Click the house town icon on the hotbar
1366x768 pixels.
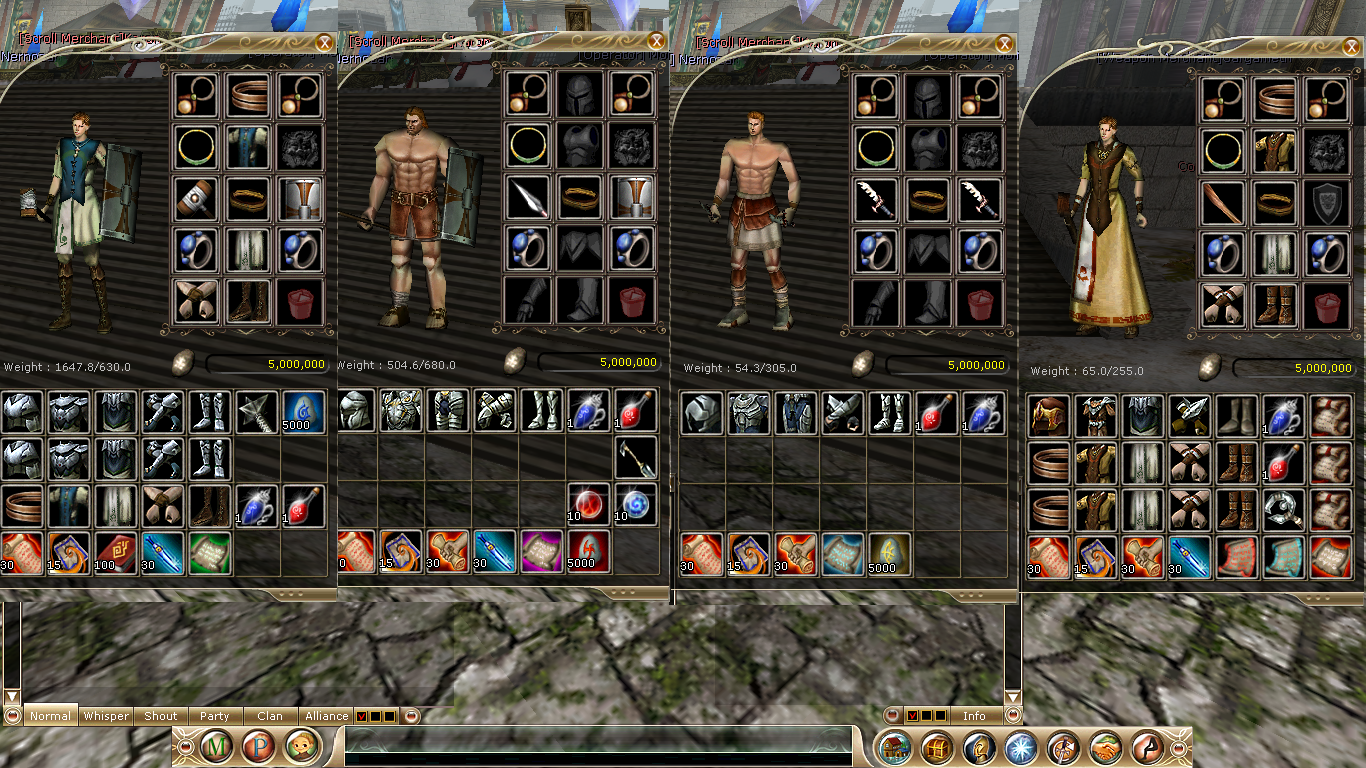coord(893,747)
